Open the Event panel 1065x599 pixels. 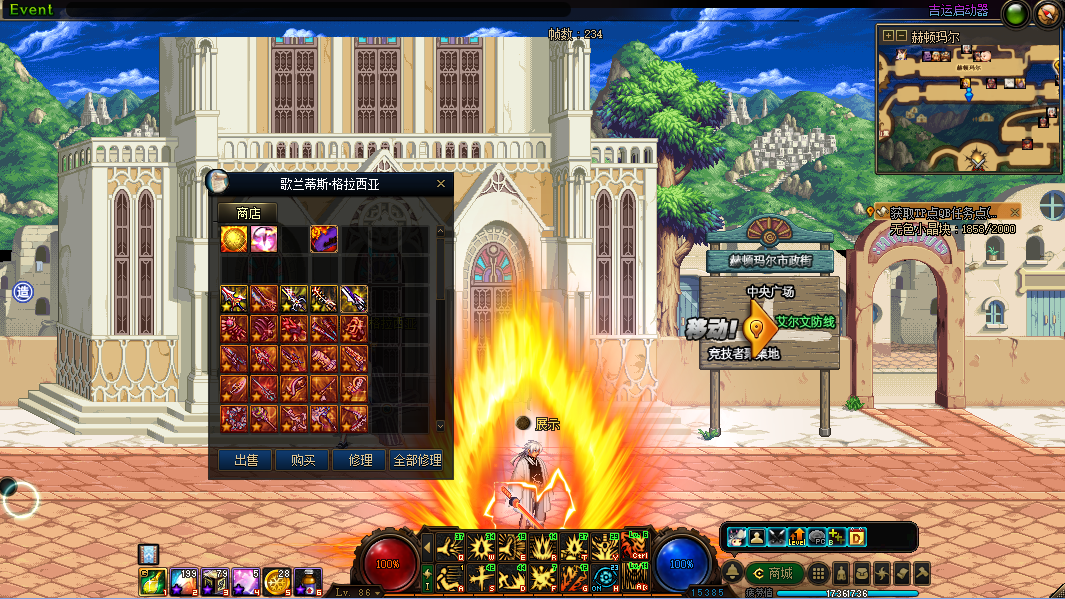click(x=31, y=10)
